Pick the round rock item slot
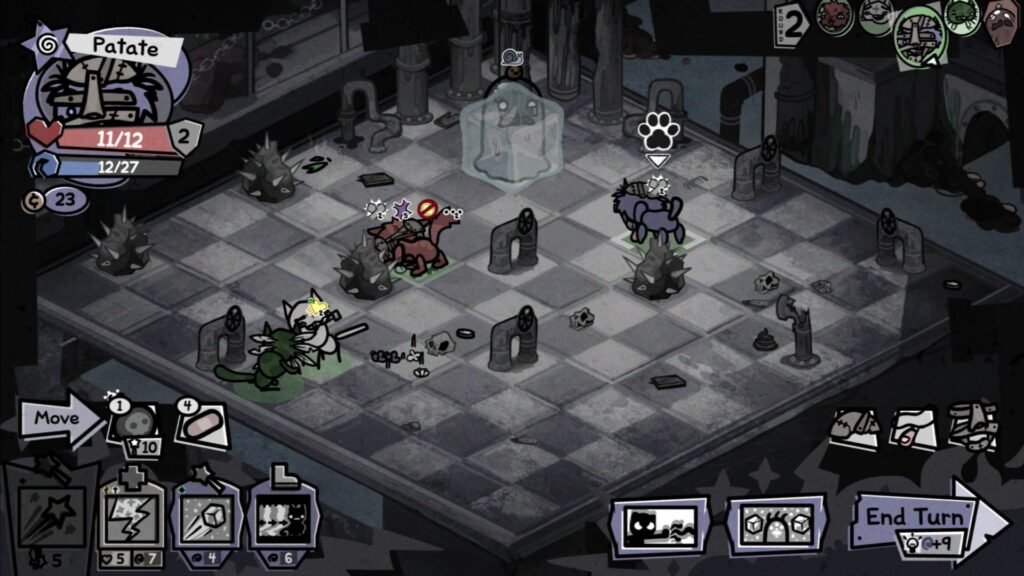 tap(131, 424)
